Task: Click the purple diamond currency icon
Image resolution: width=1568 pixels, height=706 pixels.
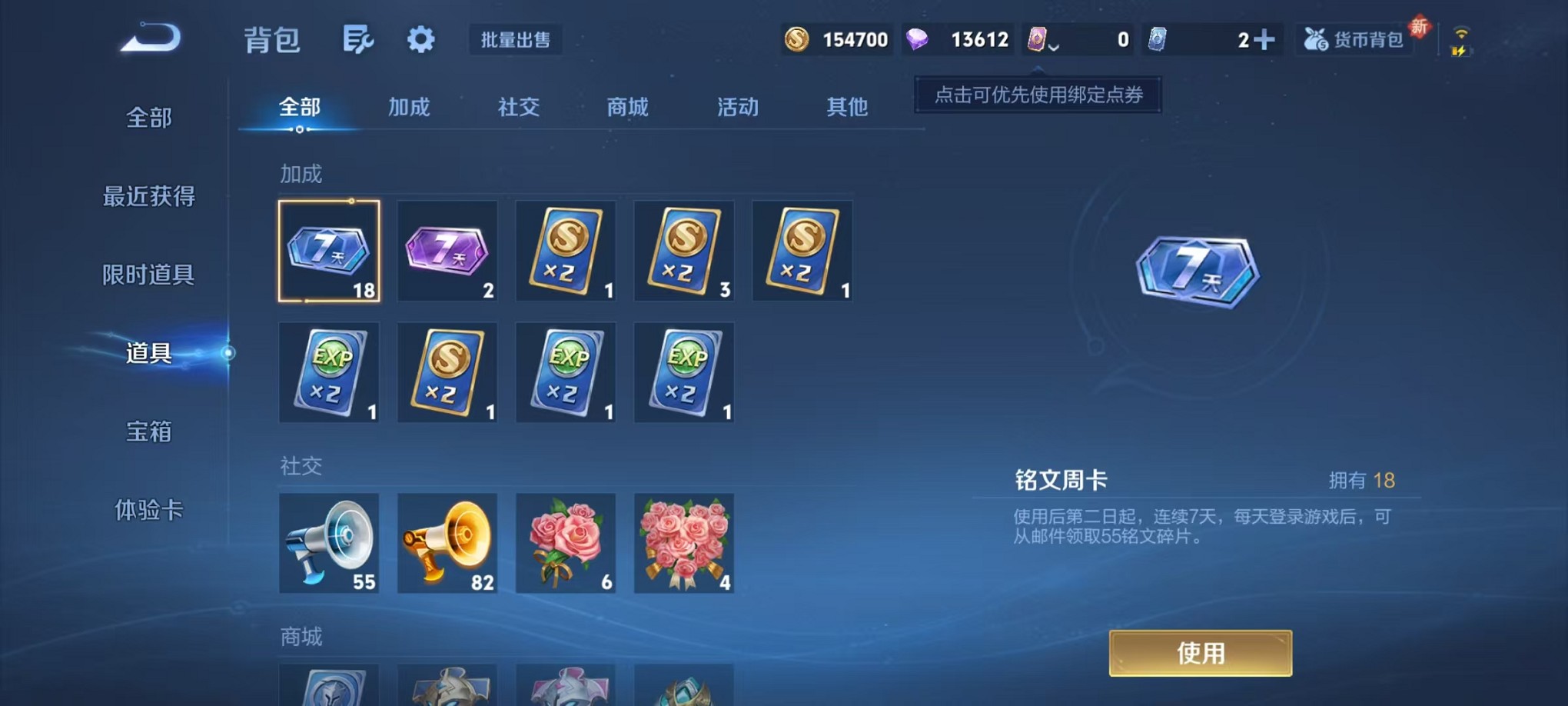Action: coord(919,38)
